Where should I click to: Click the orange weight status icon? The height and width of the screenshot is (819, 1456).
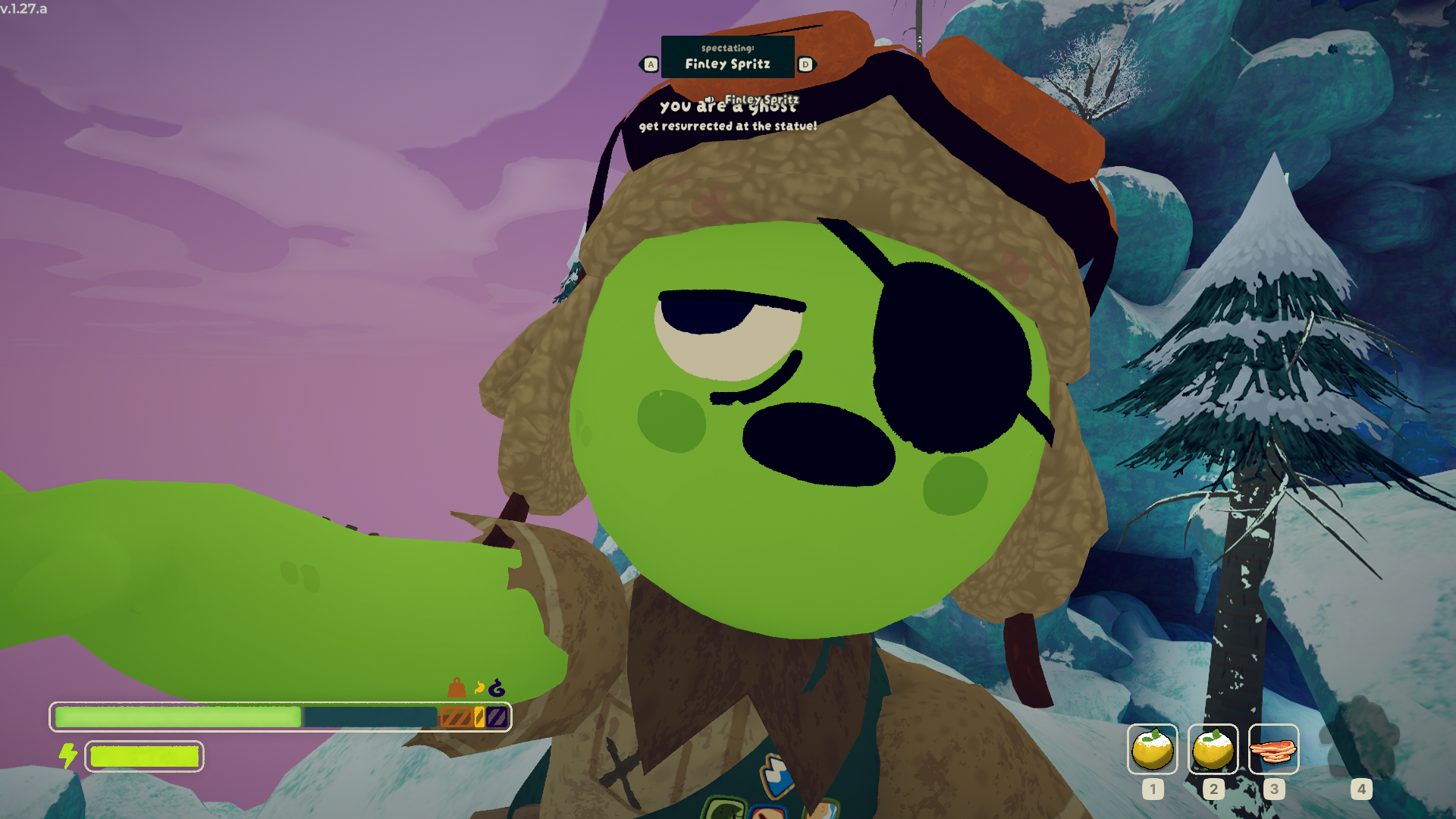(x=457, y=688)
